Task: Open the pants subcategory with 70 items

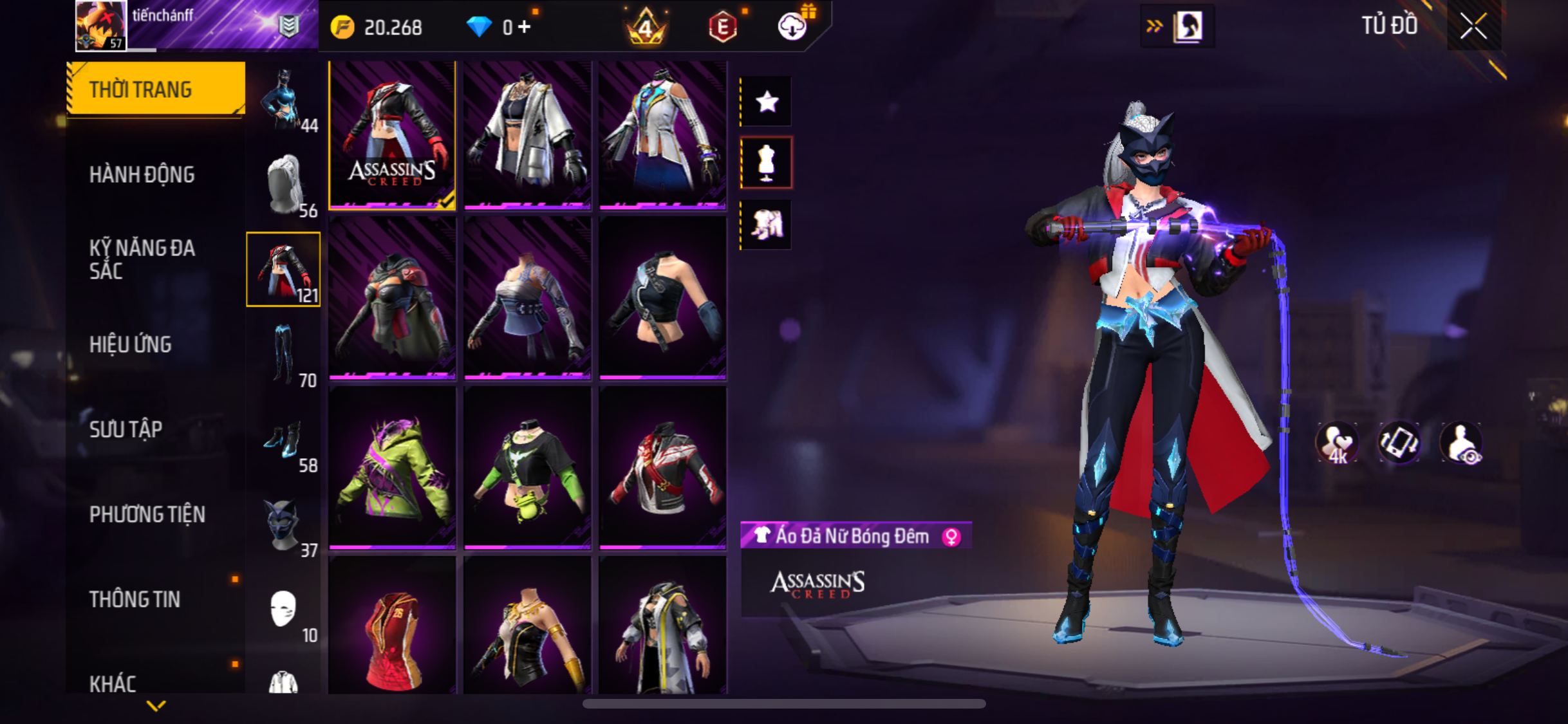Action: (x=284, y=355)
